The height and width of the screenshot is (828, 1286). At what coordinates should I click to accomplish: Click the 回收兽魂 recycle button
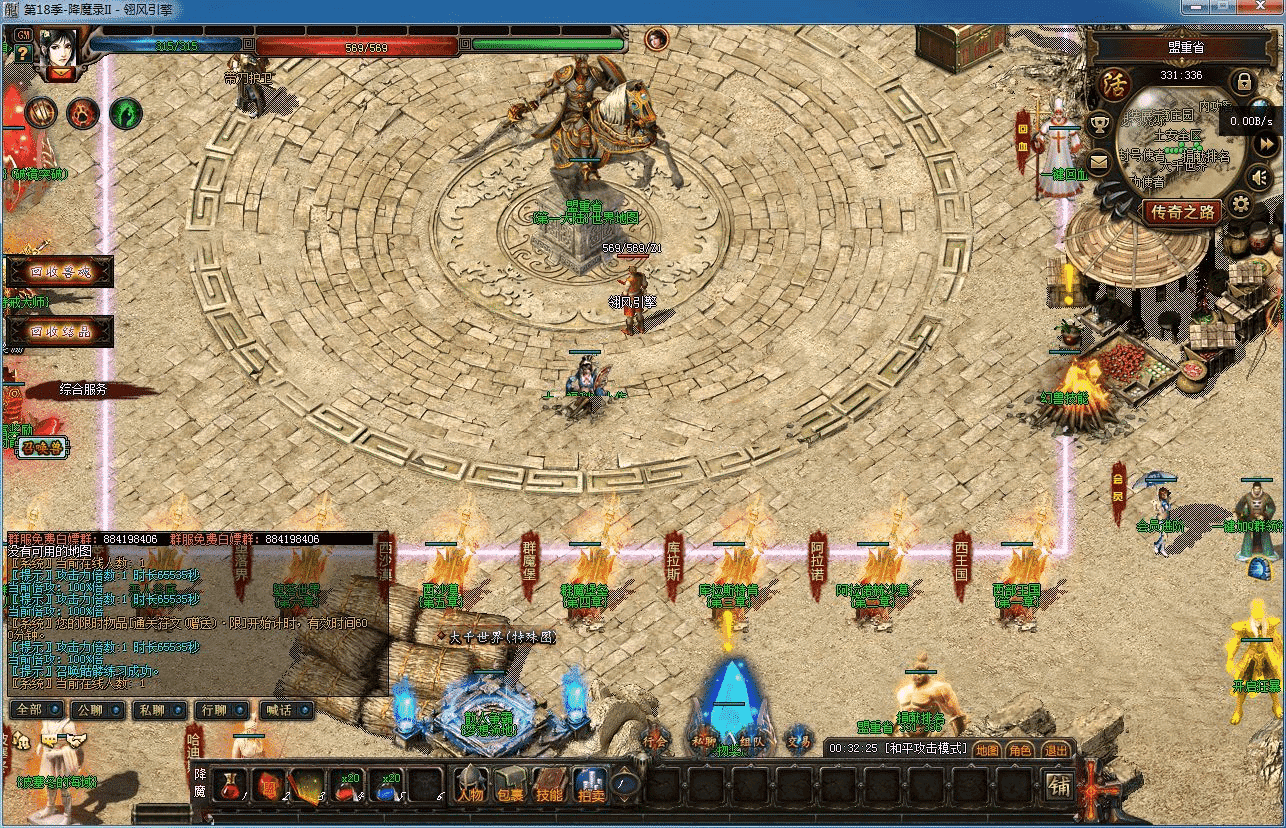click(60, 271)
